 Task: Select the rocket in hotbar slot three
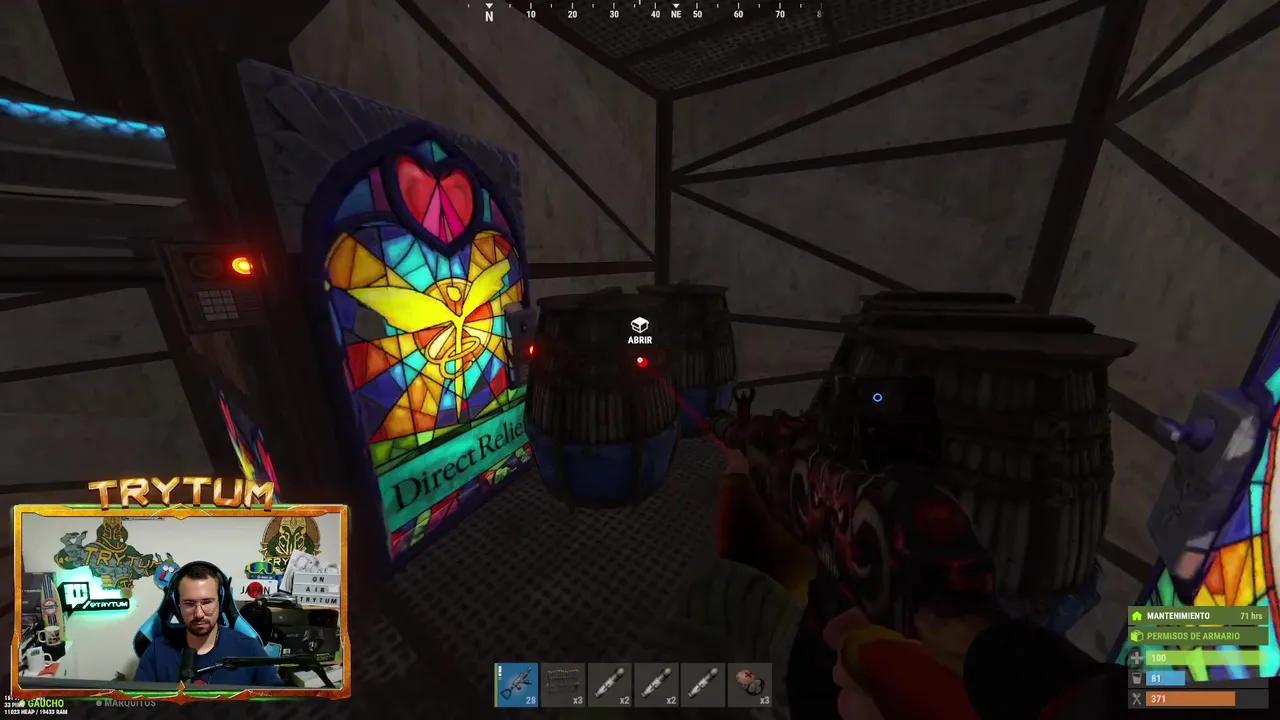(612, 685)
